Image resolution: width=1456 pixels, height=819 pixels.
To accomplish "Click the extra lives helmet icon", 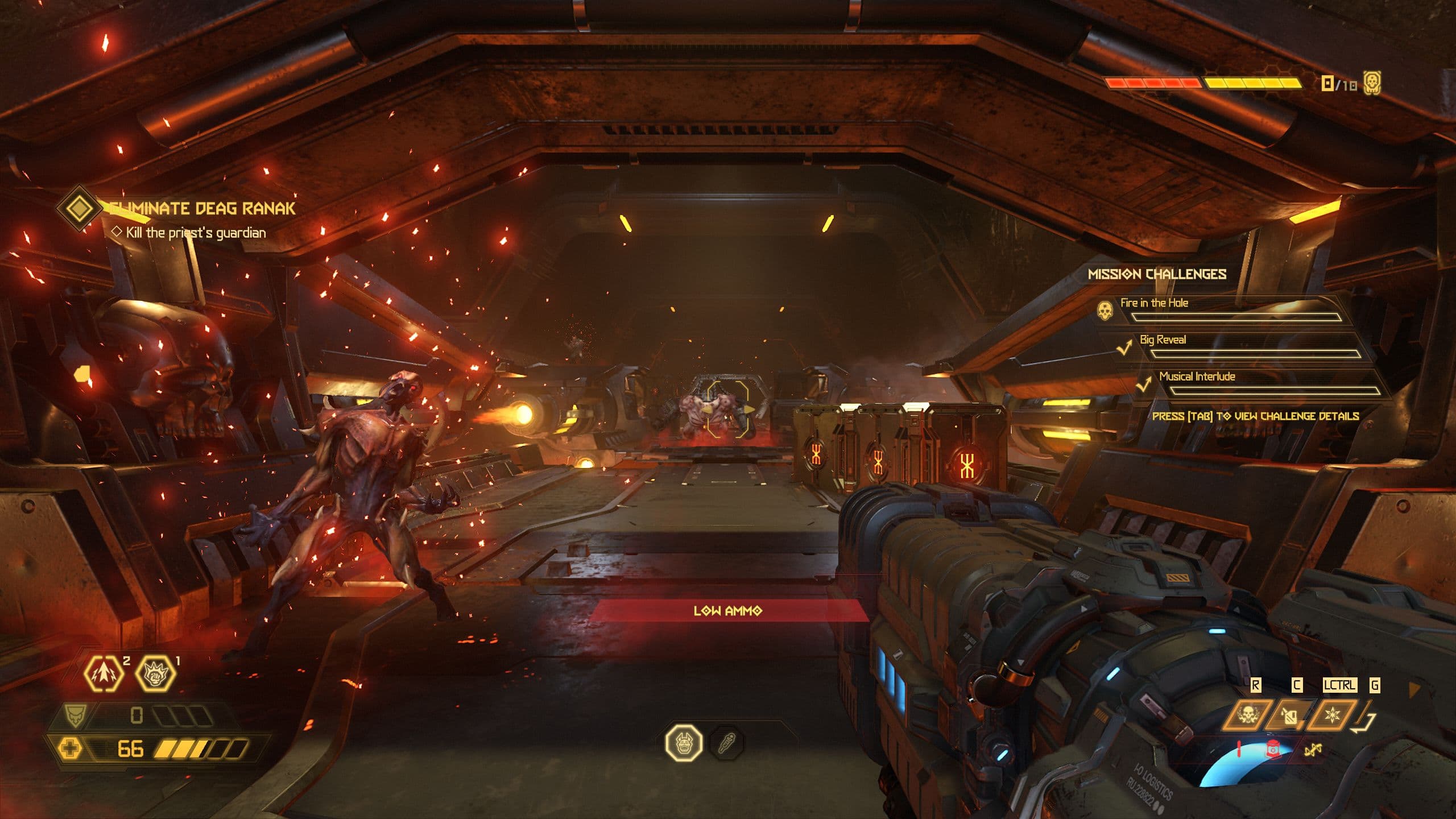I will coord(1372,84).
